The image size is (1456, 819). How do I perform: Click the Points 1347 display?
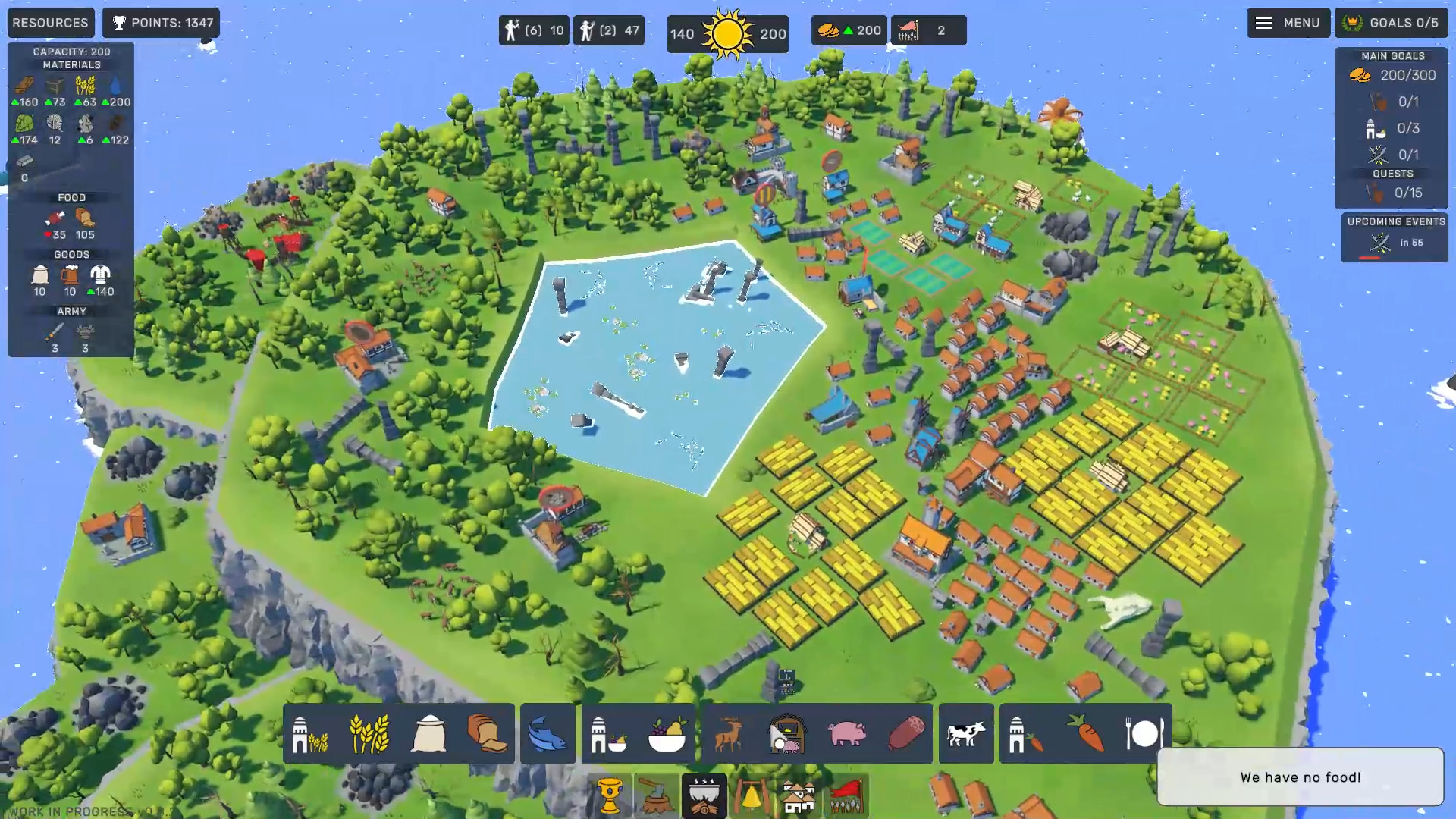[x=160, y=23]
